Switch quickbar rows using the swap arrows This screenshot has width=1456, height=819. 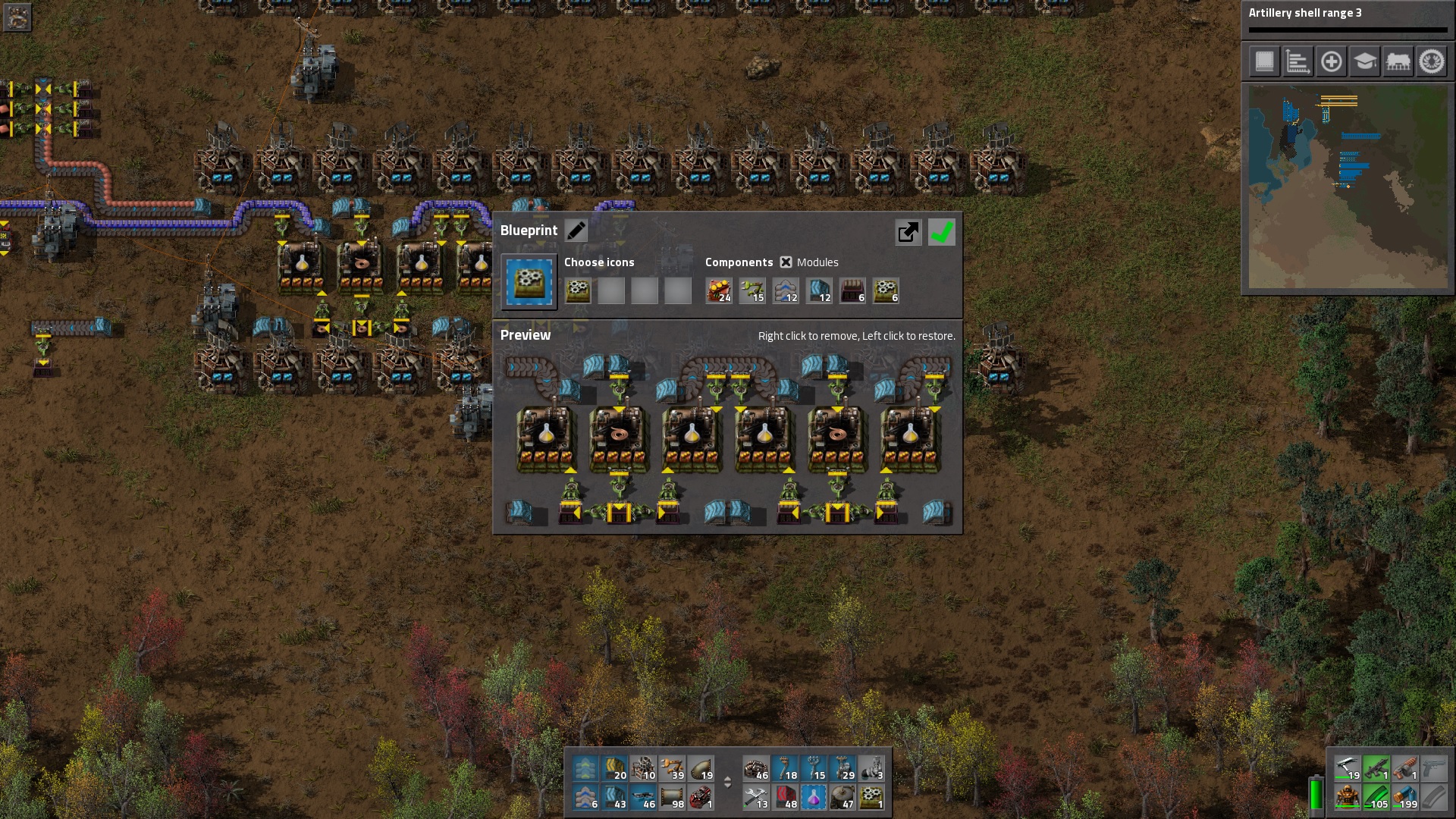point(727,783)
